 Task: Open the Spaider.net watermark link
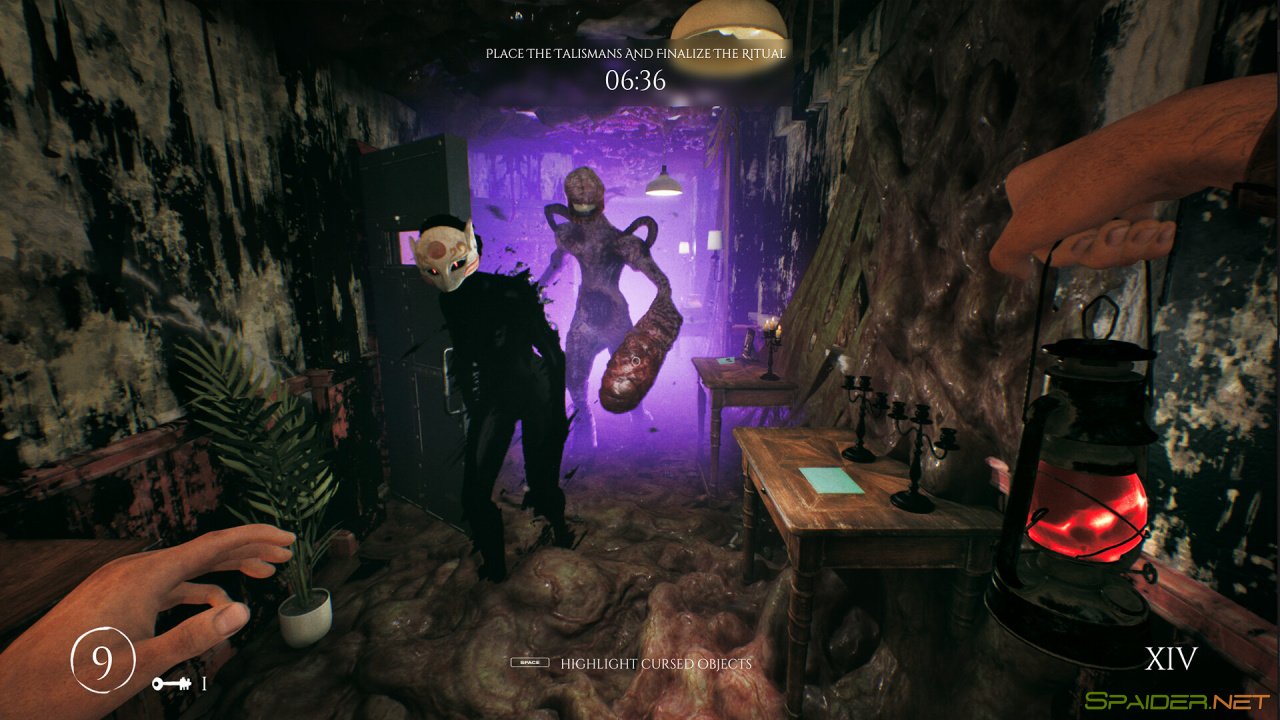pos(1175,701)
